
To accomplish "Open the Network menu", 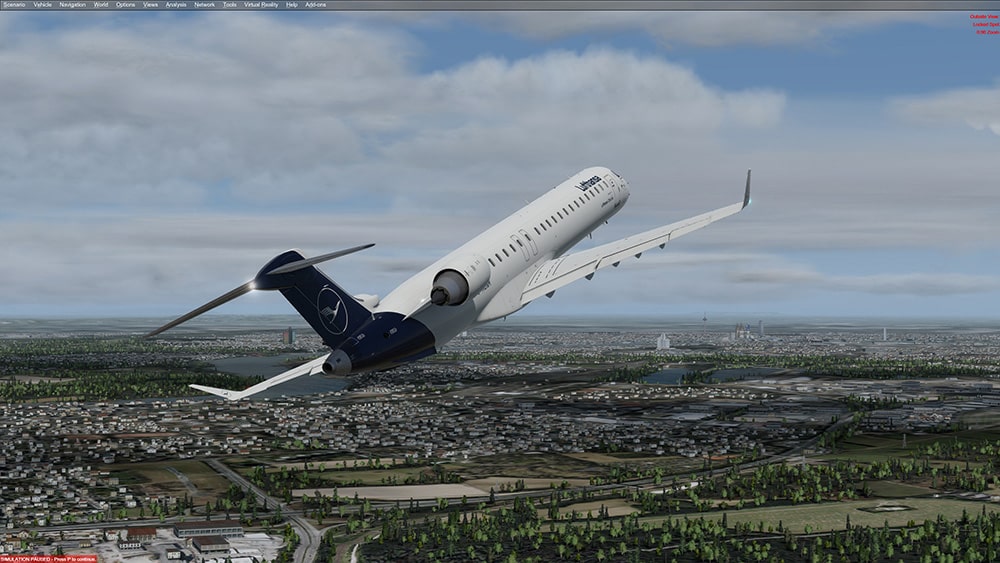I will 204,4.
